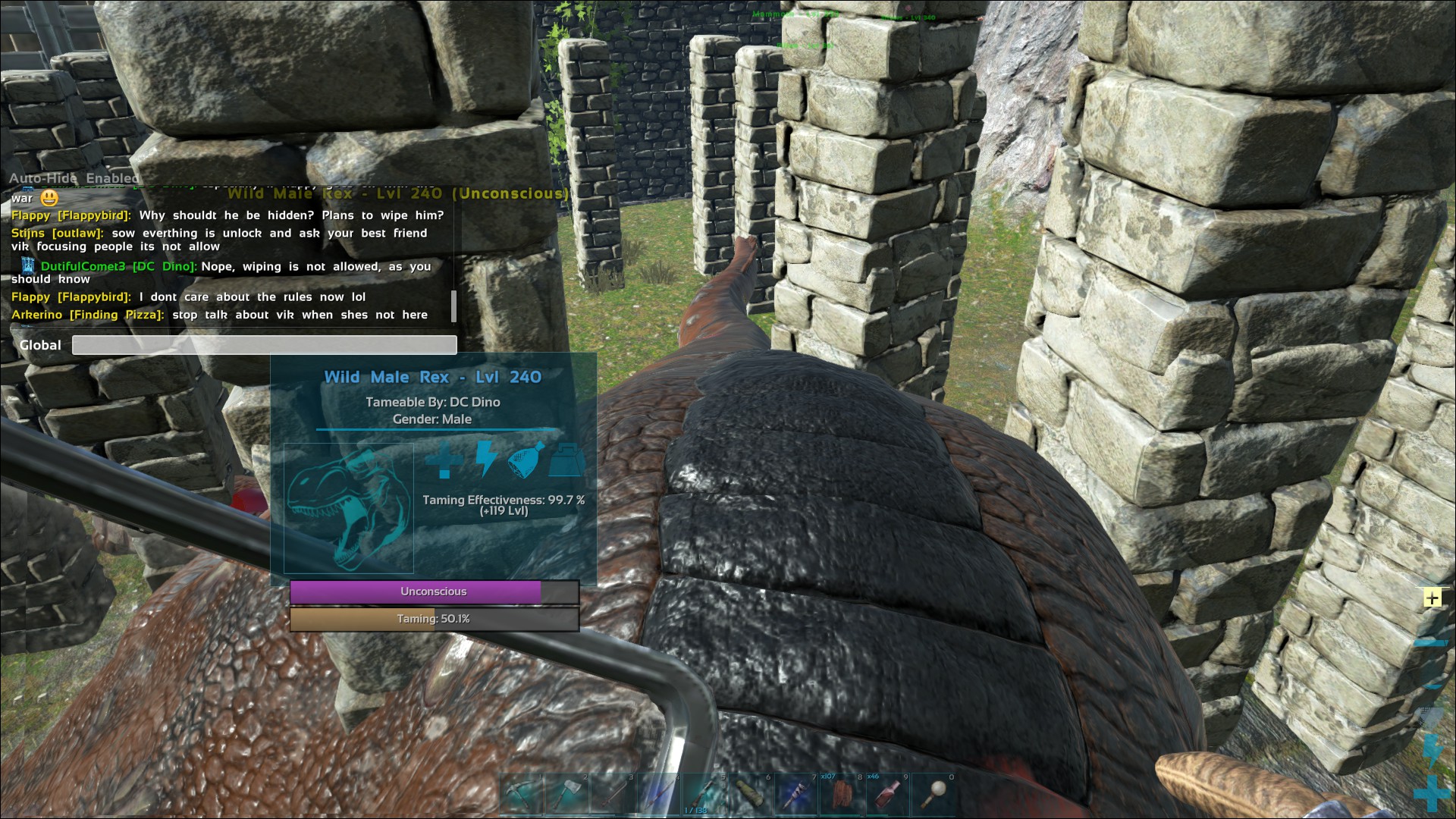Click the Global chat input field
Screen dimensions: 1456x819
click(x=264, y=345)
